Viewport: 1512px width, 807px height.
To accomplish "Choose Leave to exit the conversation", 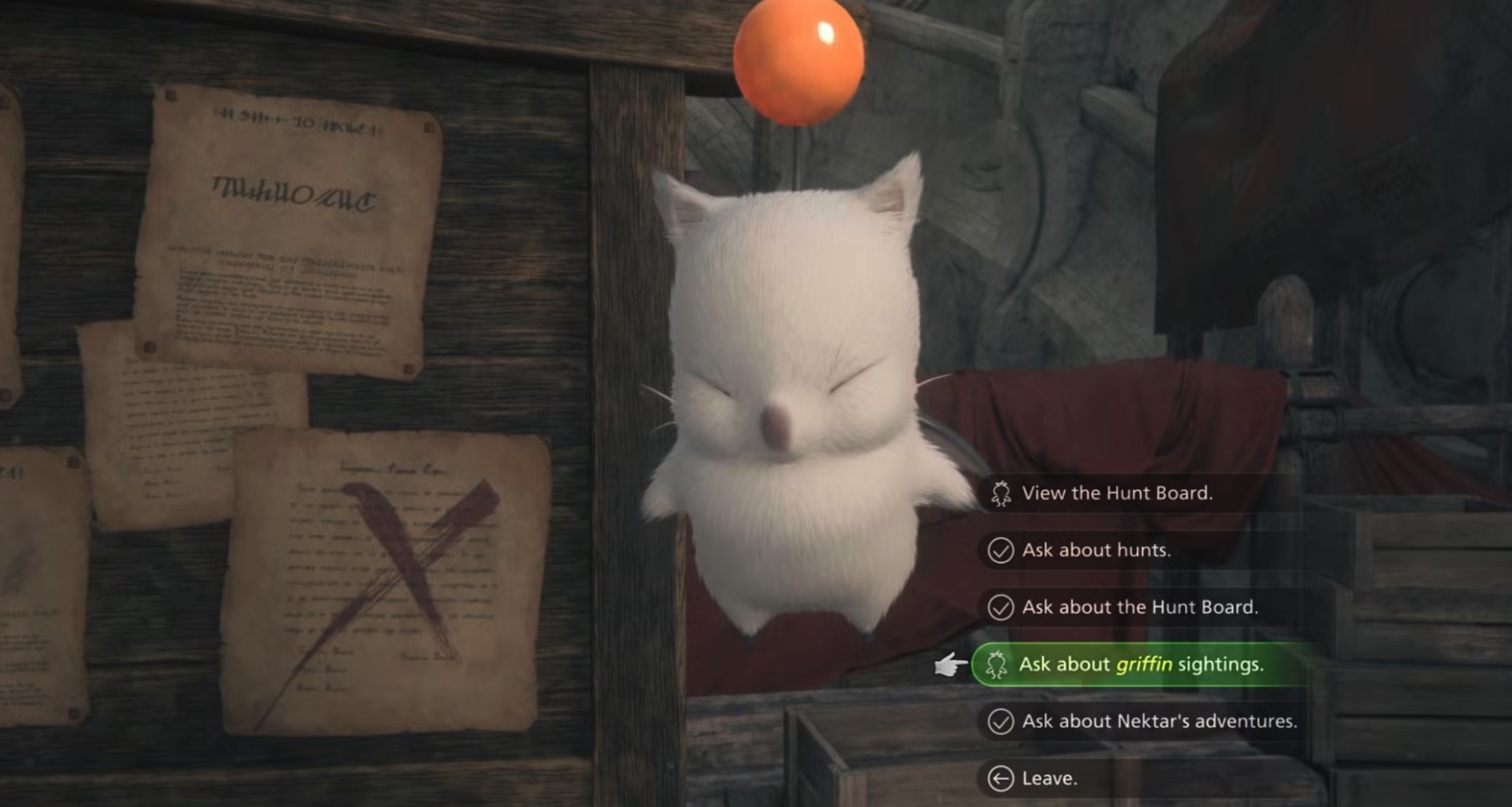I will point(1049,778).
